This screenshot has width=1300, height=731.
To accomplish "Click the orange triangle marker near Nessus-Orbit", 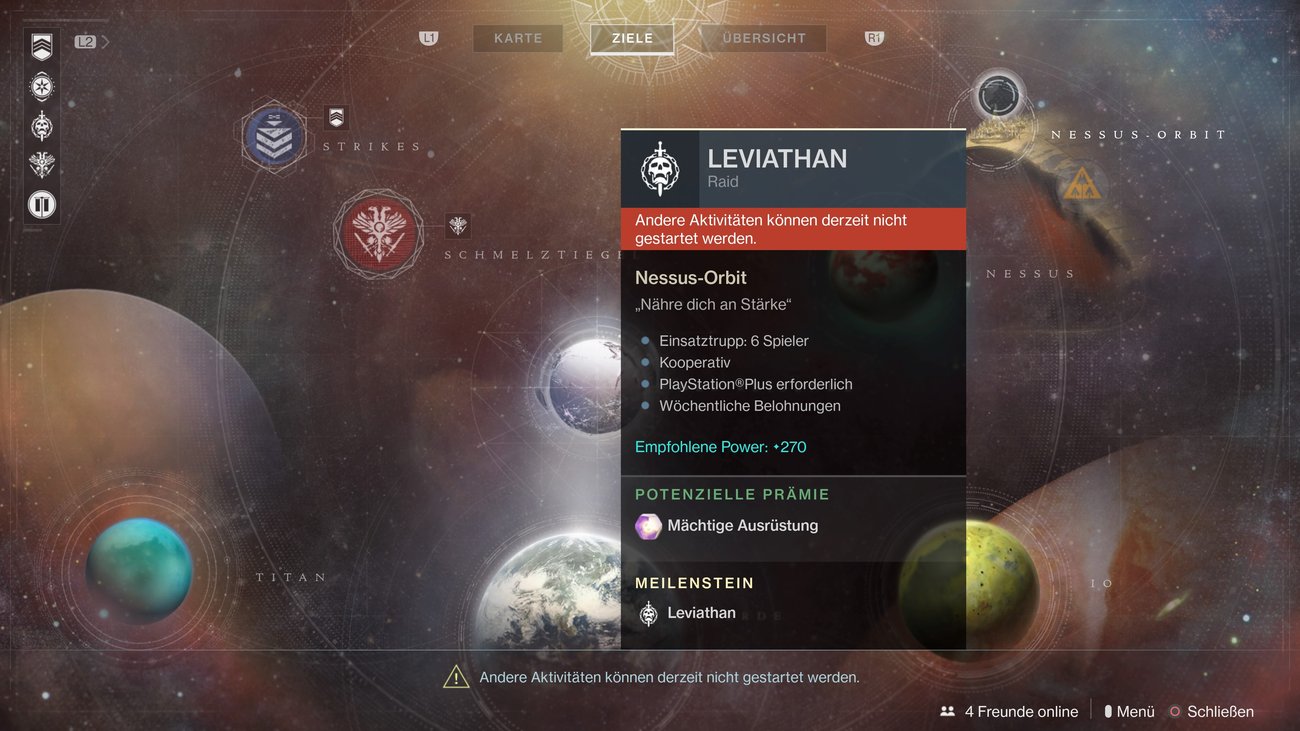I will (x=1083, y=183).
